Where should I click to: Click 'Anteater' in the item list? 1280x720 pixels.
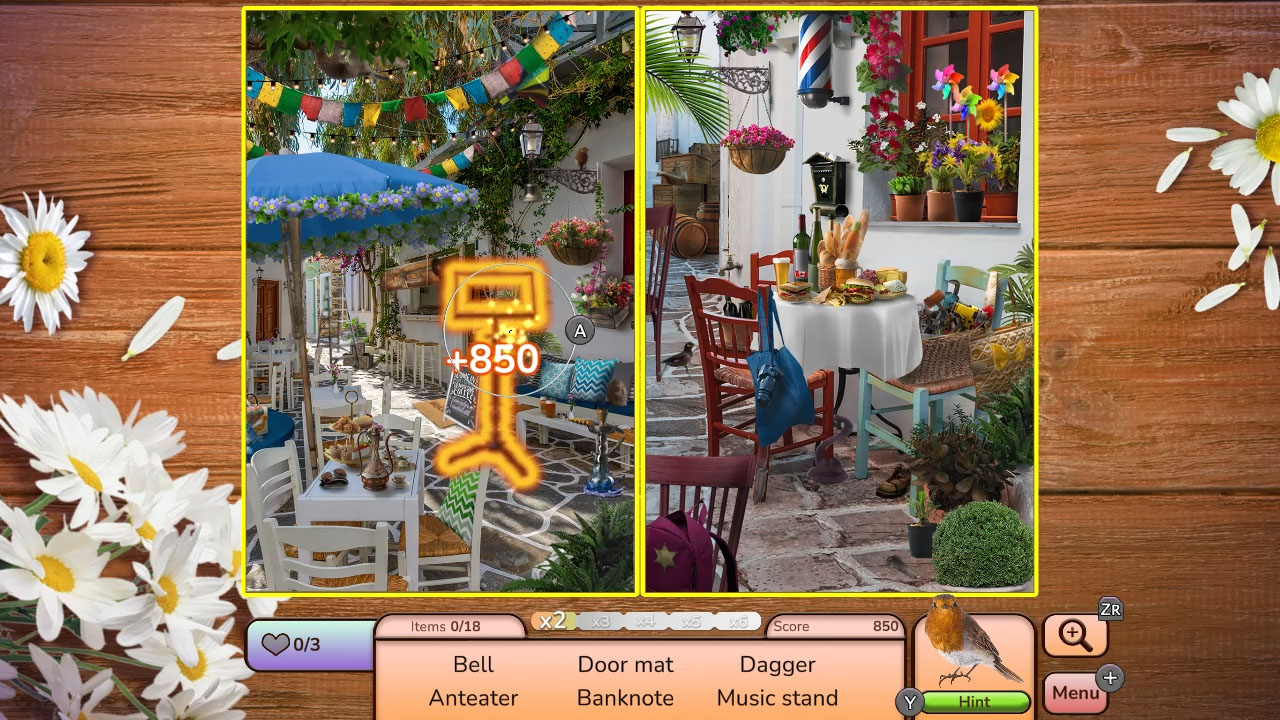tap(472, 698)
